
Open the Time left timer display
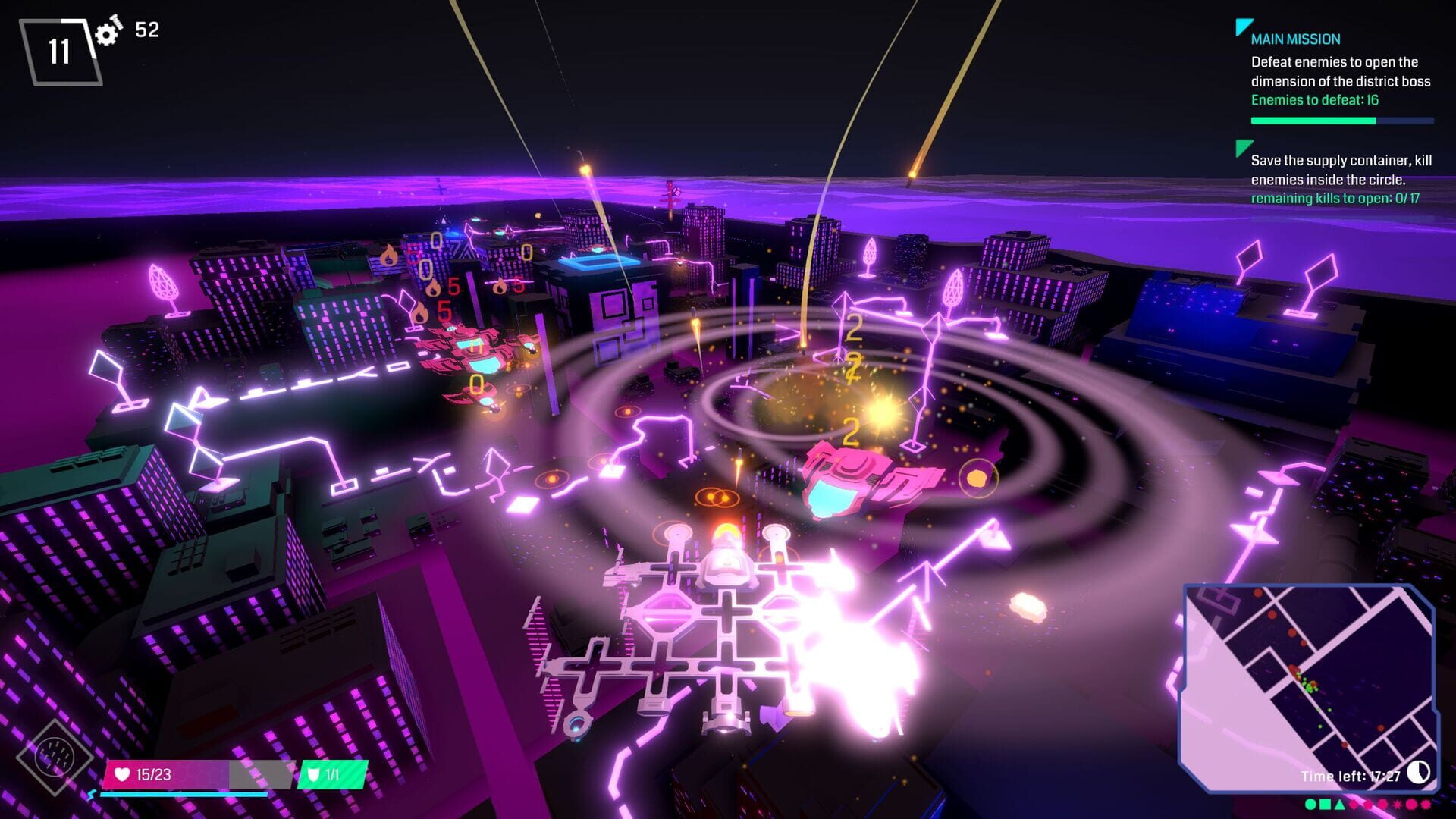[1350, 776]
